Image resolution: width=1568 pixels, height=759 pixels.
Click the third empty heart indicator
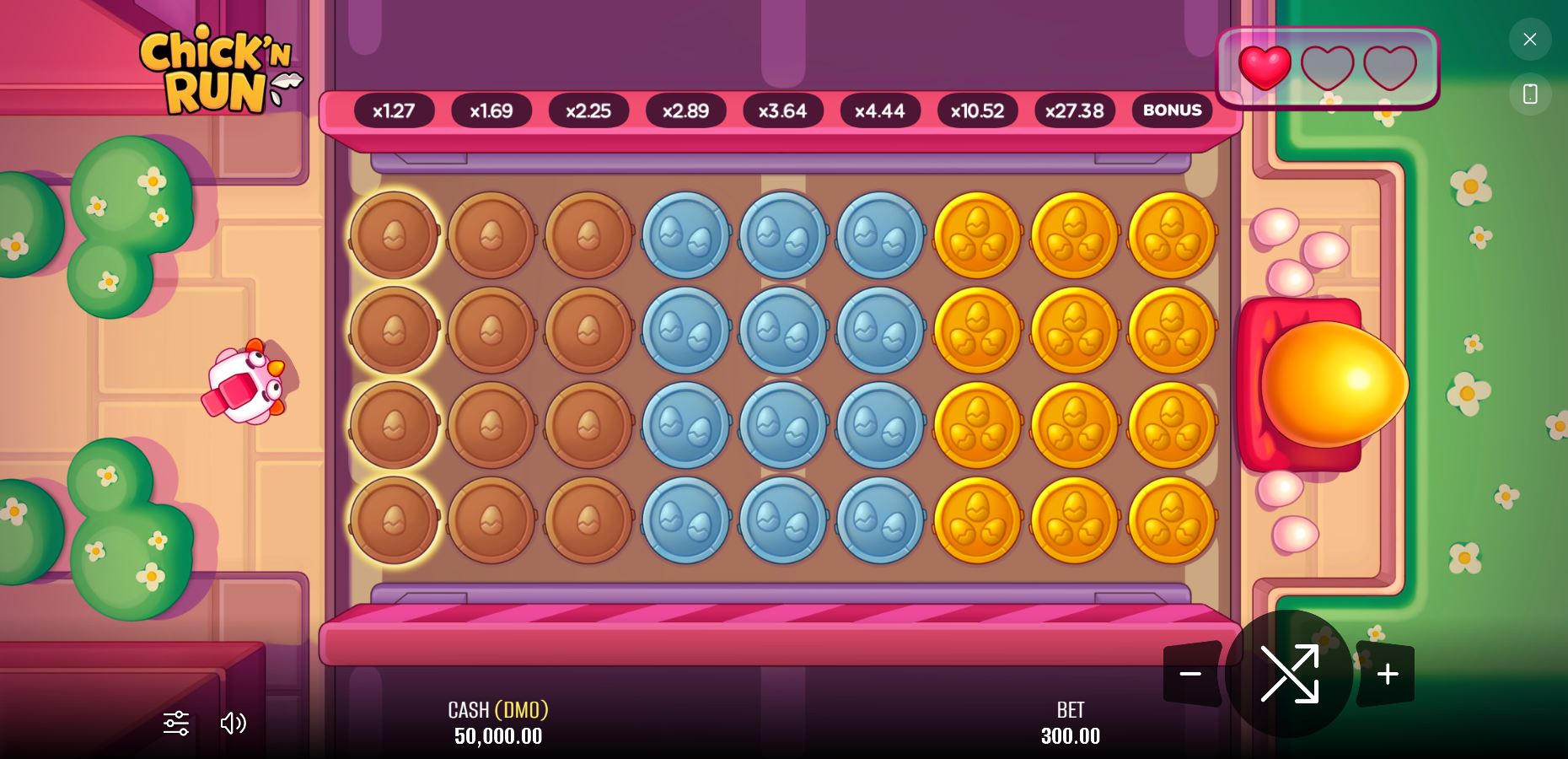1390,67
